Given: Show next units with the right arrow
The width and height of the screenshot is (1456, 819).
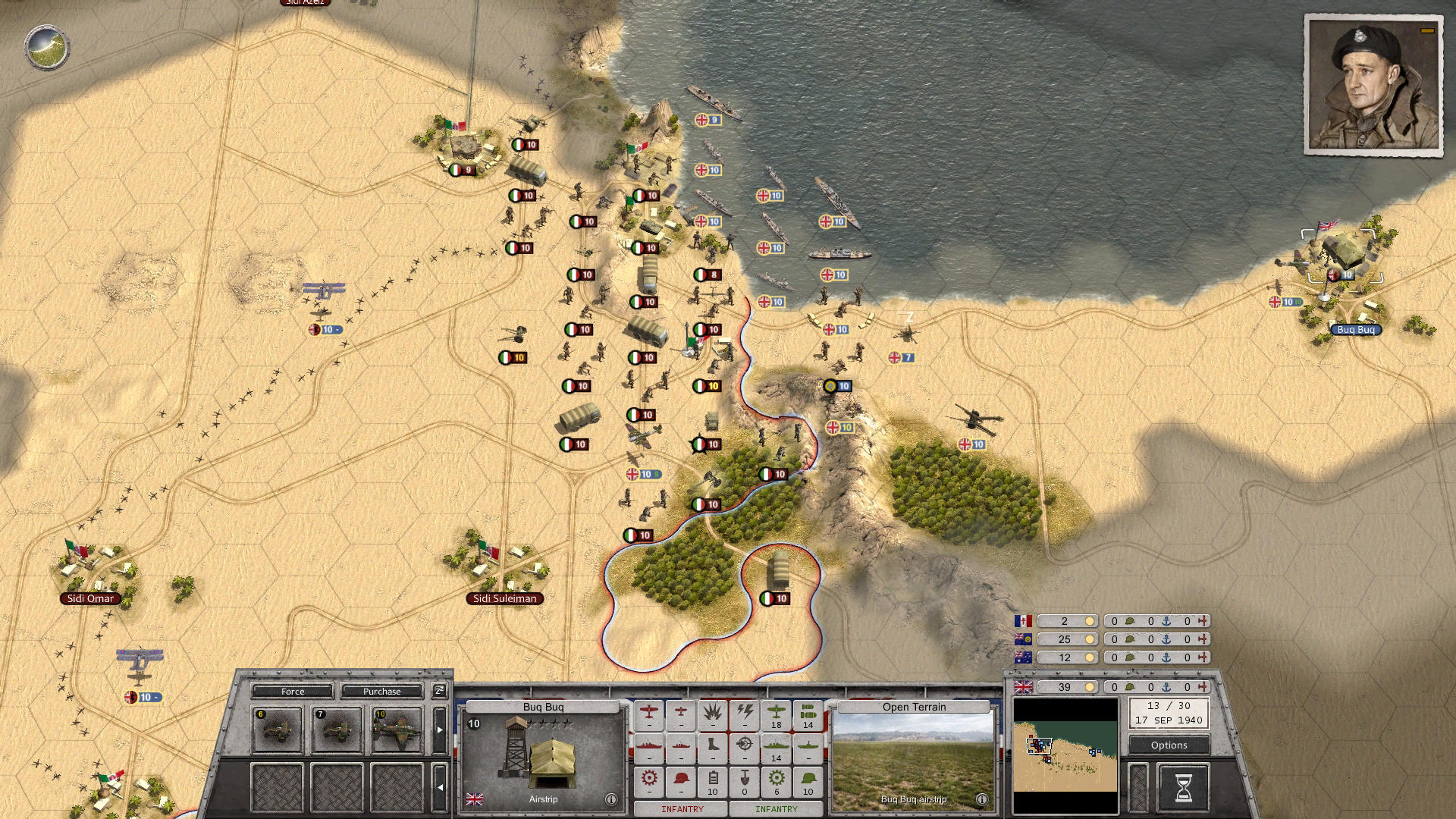Looking at the screenshot, I should [x=440, y=730].
